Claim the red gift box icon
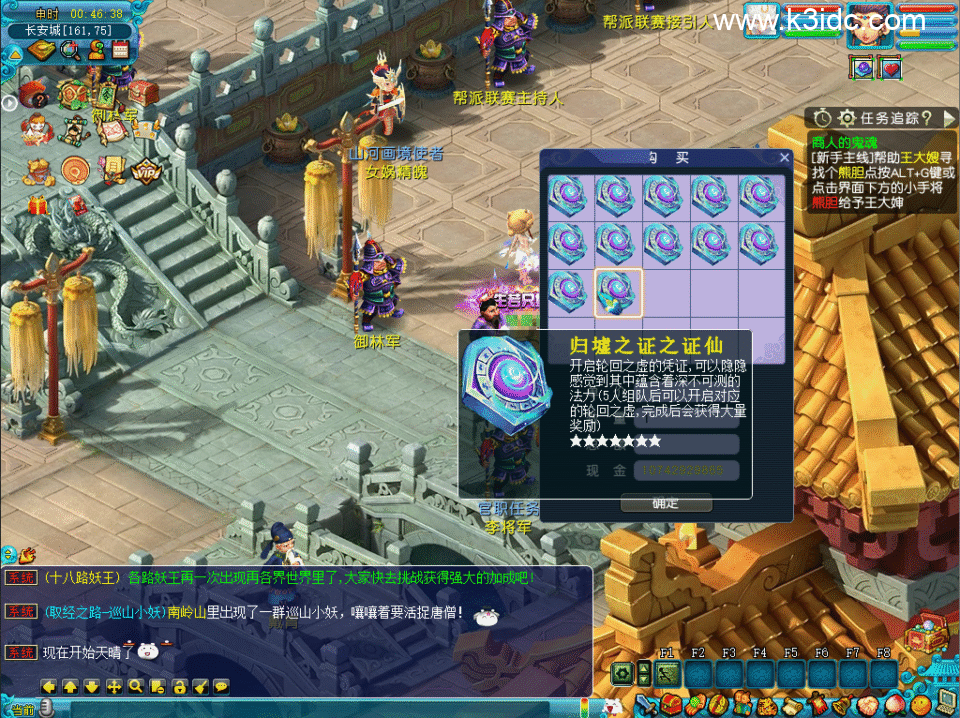The width and height of the screenshot is (960, 718). click(38, 206)
